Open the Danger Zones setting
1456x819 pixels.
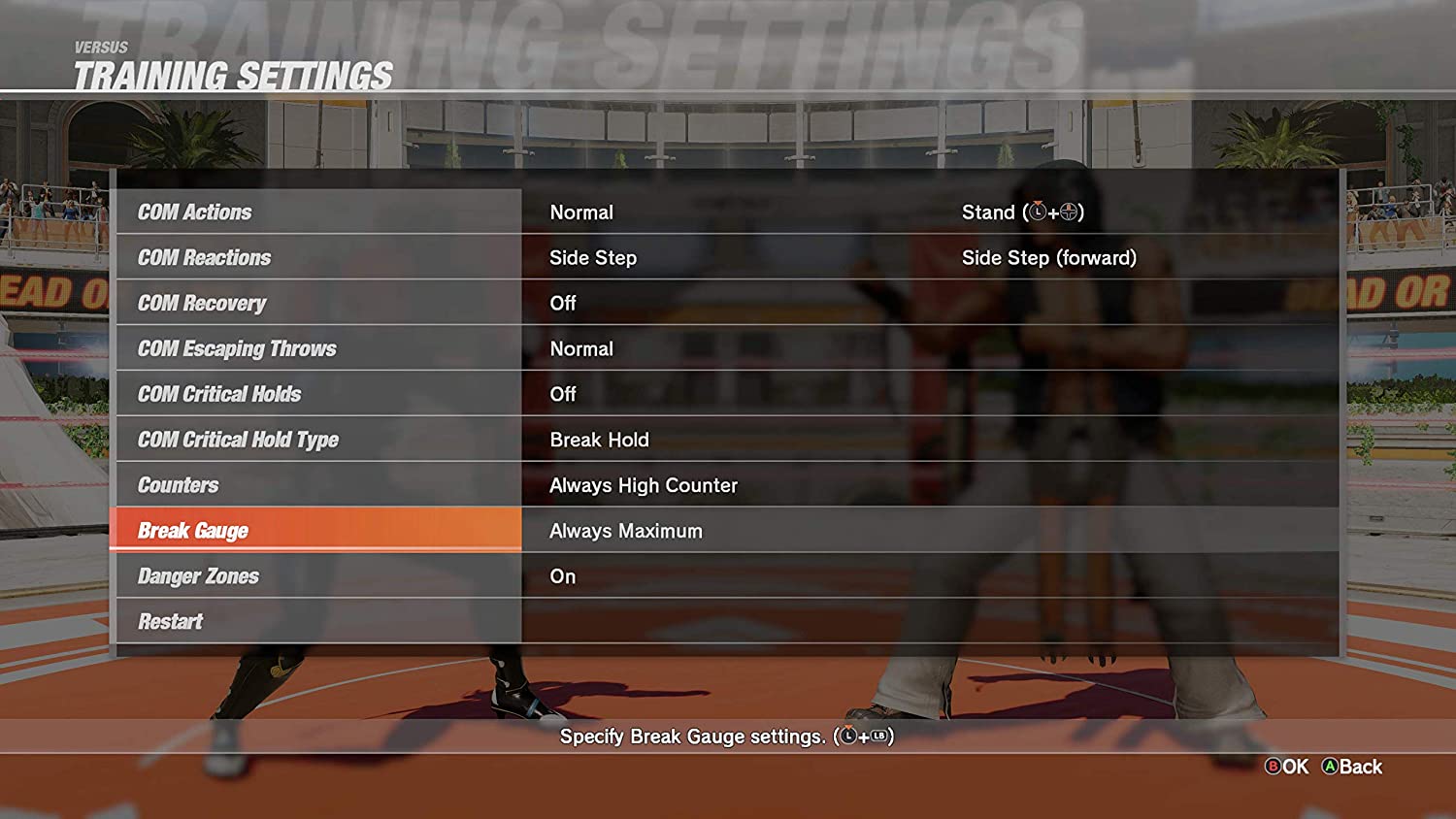(x=318, y=576)
